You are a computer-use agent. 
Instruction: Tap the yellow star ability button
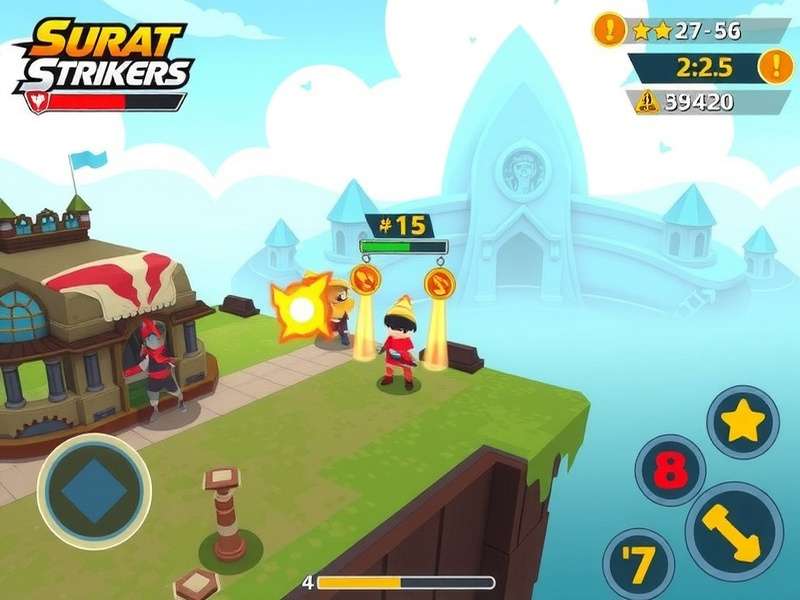[743, 422]
